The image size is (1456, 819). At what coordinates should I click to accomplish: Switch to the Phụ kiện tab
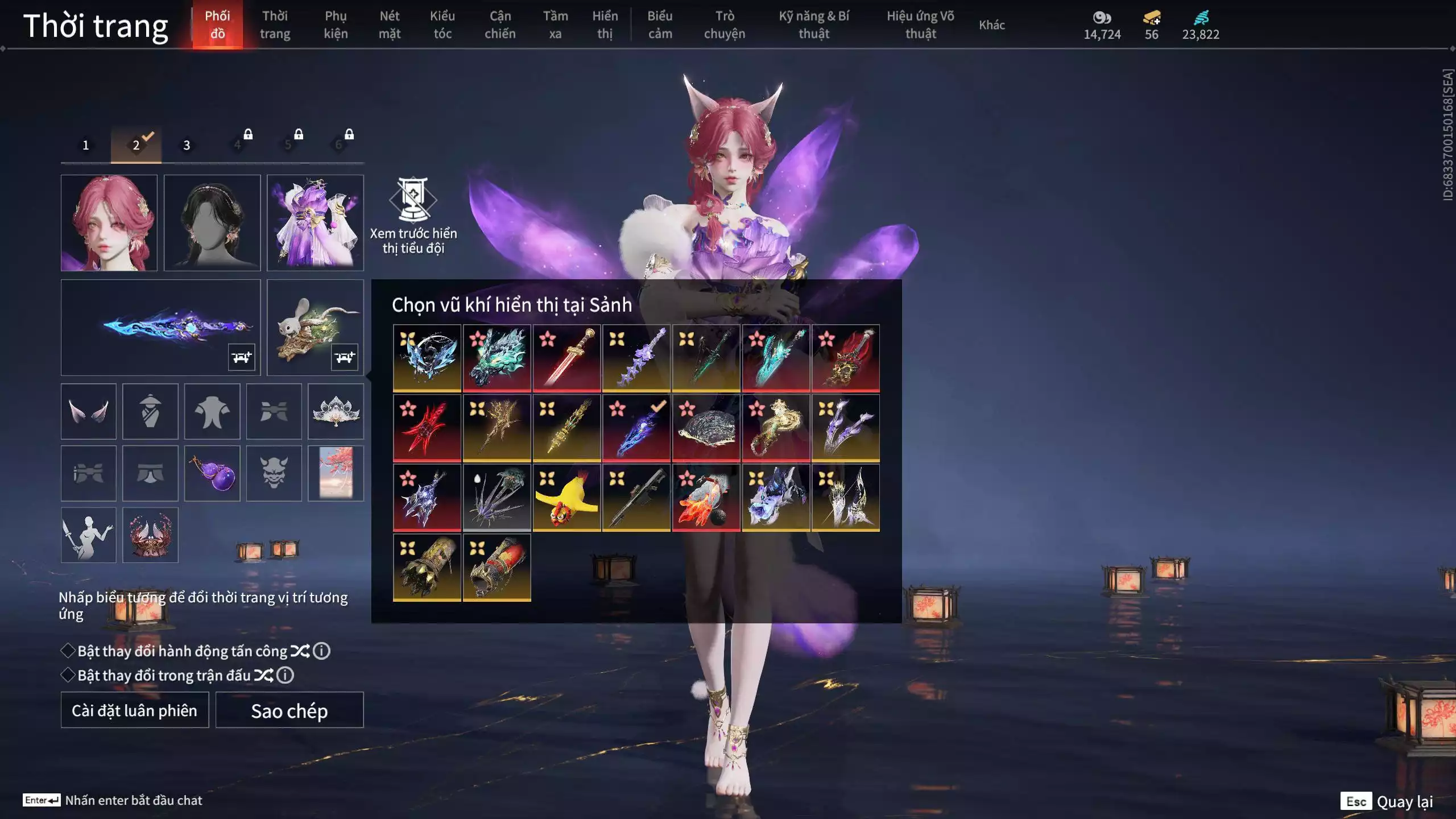[x=336, y=25]
